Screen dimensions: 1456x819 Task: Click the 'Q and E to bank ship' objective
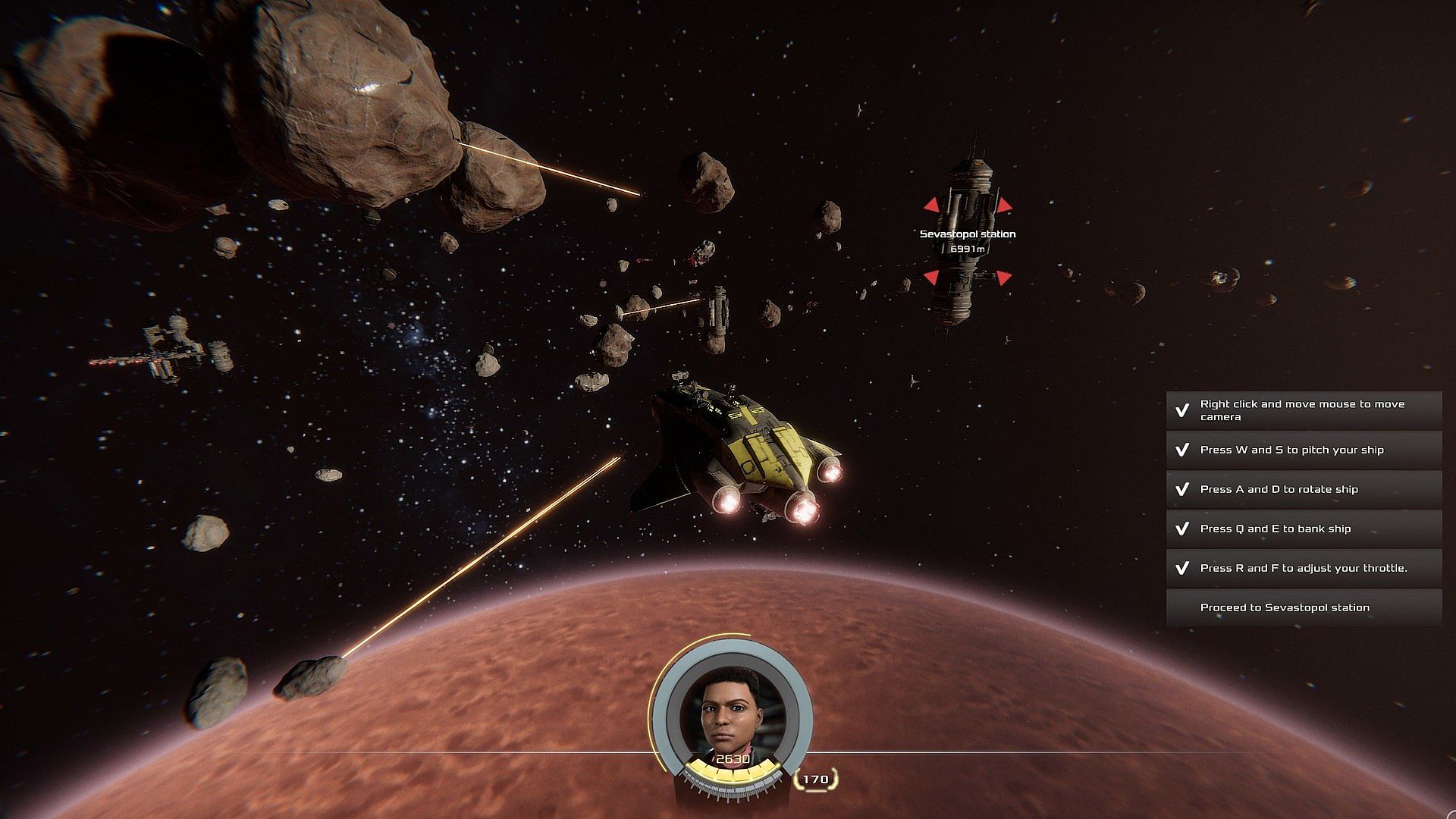(1303, 529)
